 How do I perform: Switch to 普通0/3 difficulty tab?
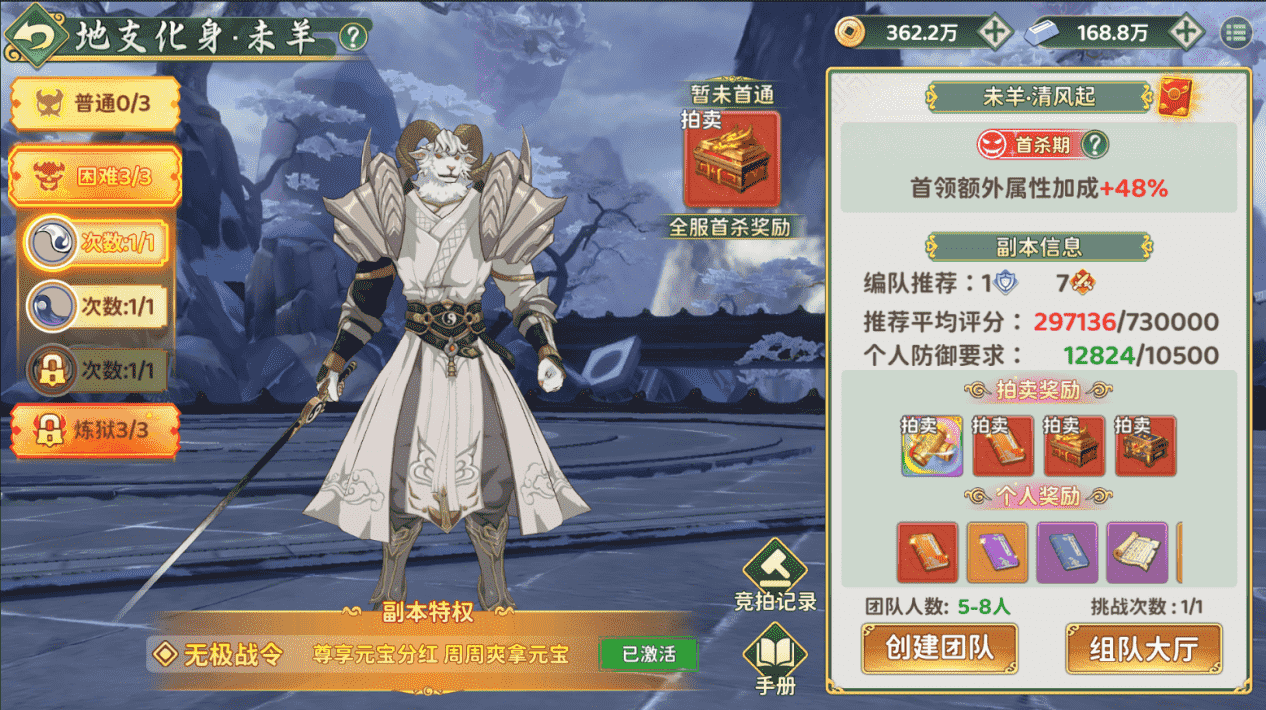[95, 103]
